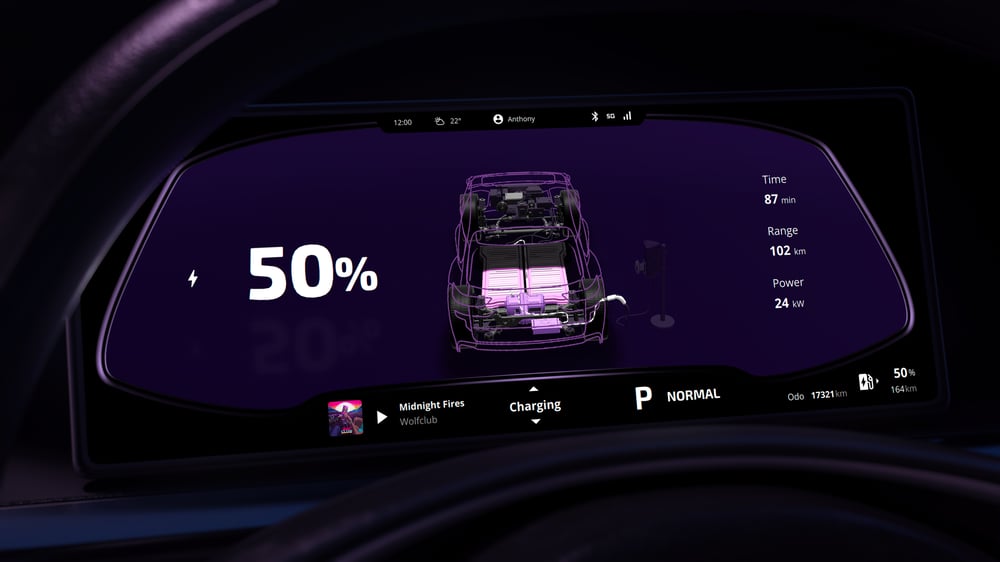Select the NORMAL drive mode label
This screenshot has height=562, width=1000.
coord(693,395)
